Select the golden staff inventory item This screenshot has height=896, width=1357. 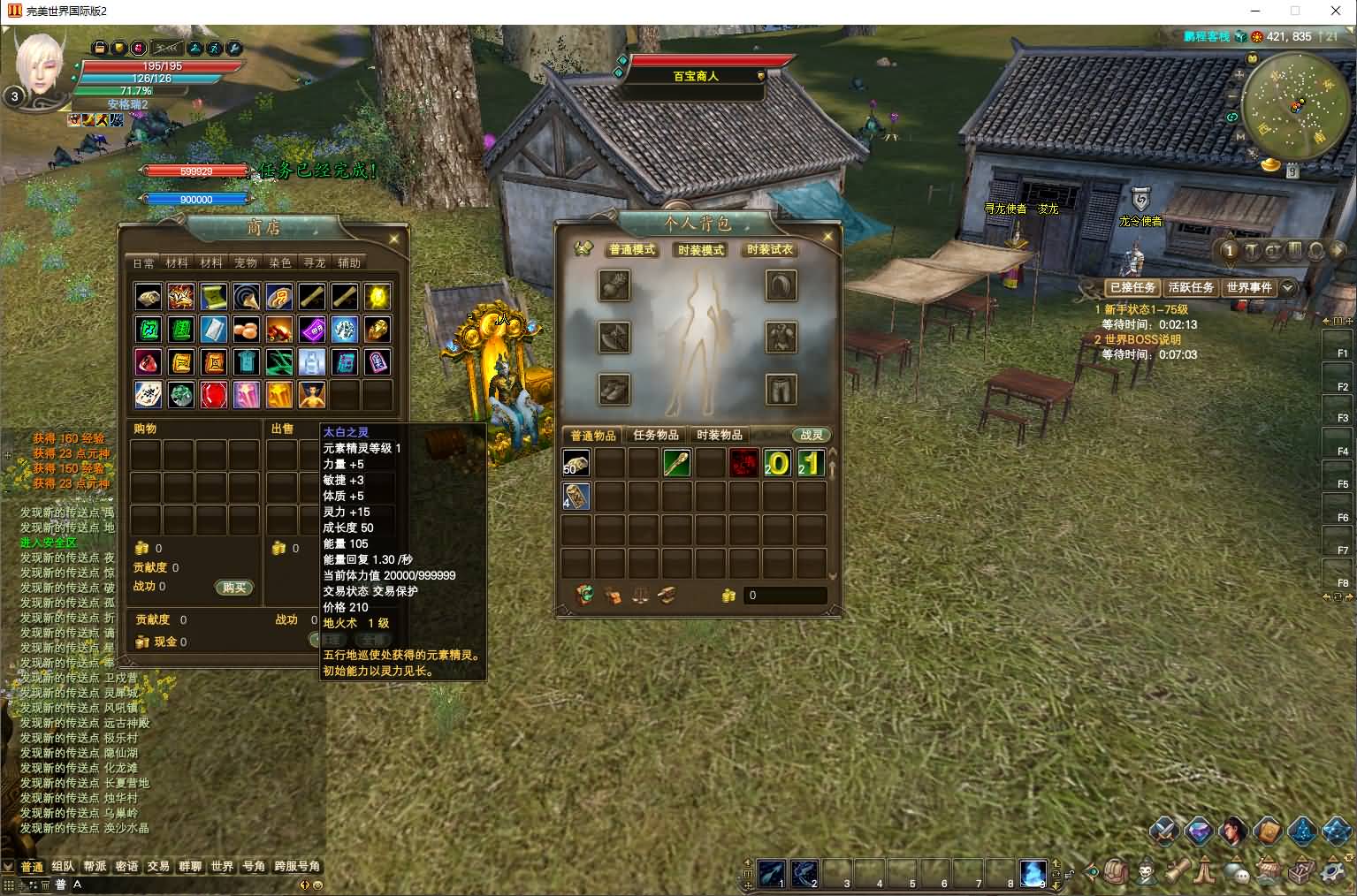[x=676, y=463]
